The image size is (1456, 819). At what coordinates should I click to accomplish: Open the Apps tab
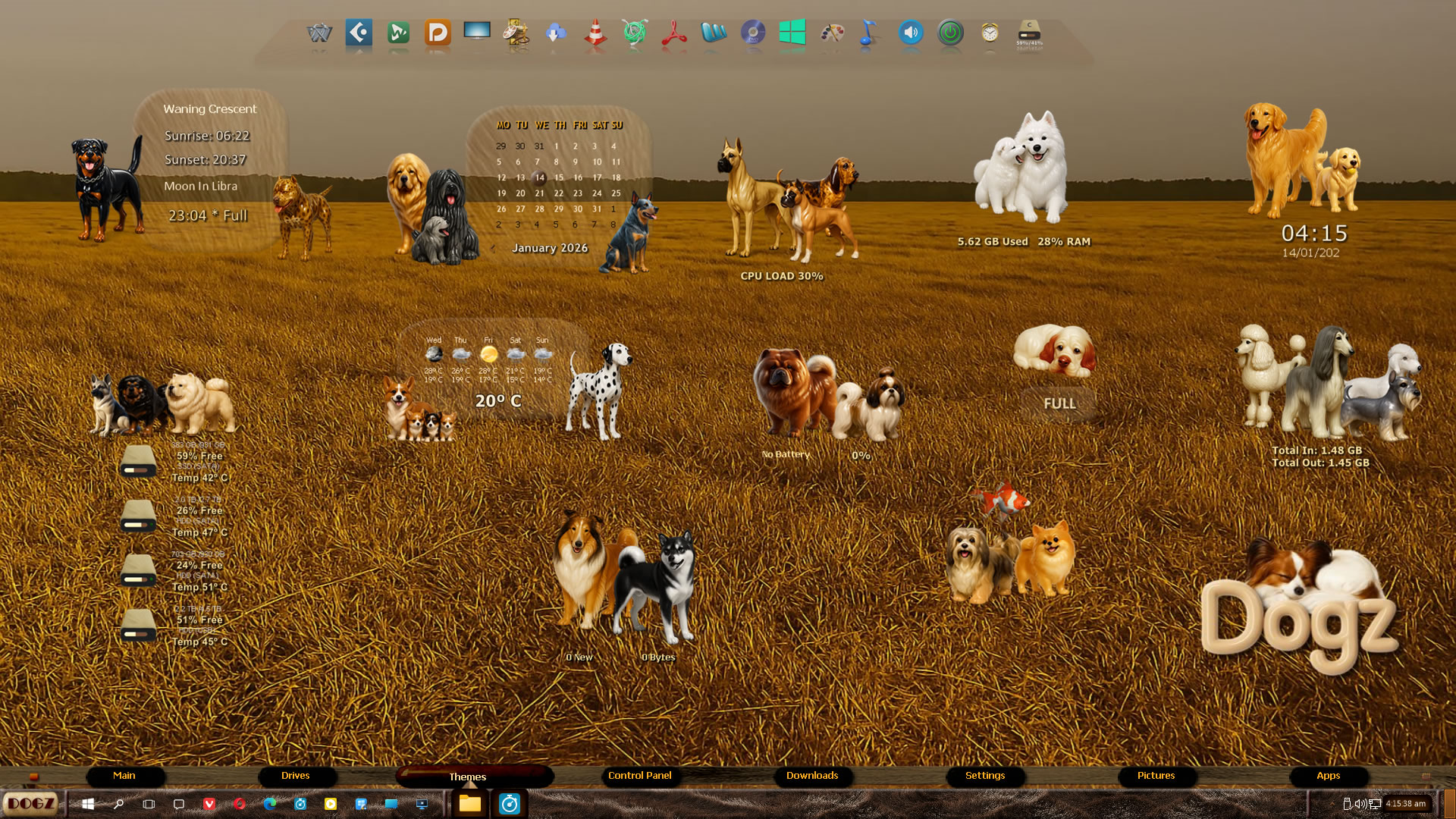click(1328, 776)
